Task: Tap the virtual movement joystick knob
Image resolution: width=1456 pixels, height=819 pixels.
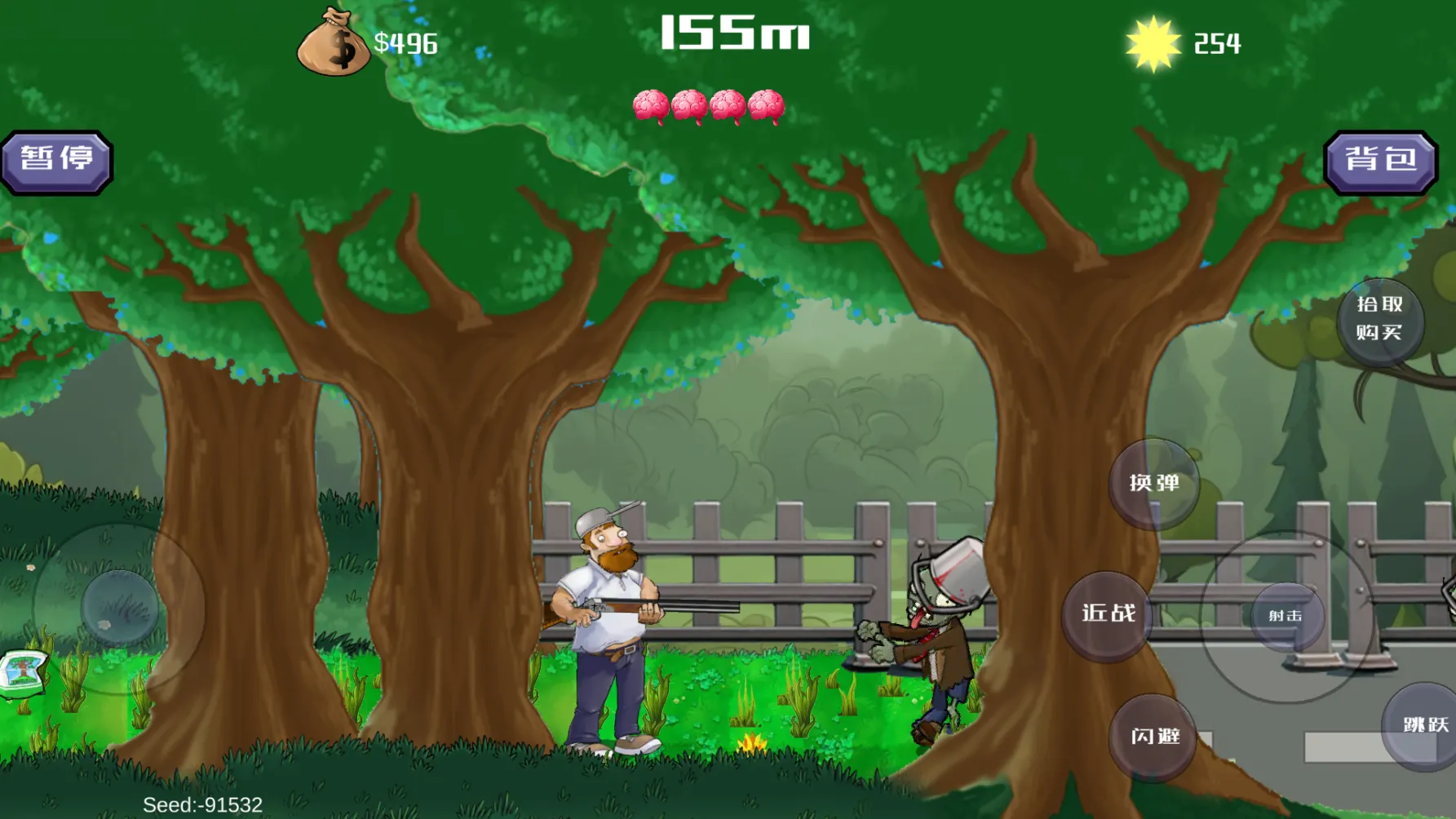Action: pos(120,608)
